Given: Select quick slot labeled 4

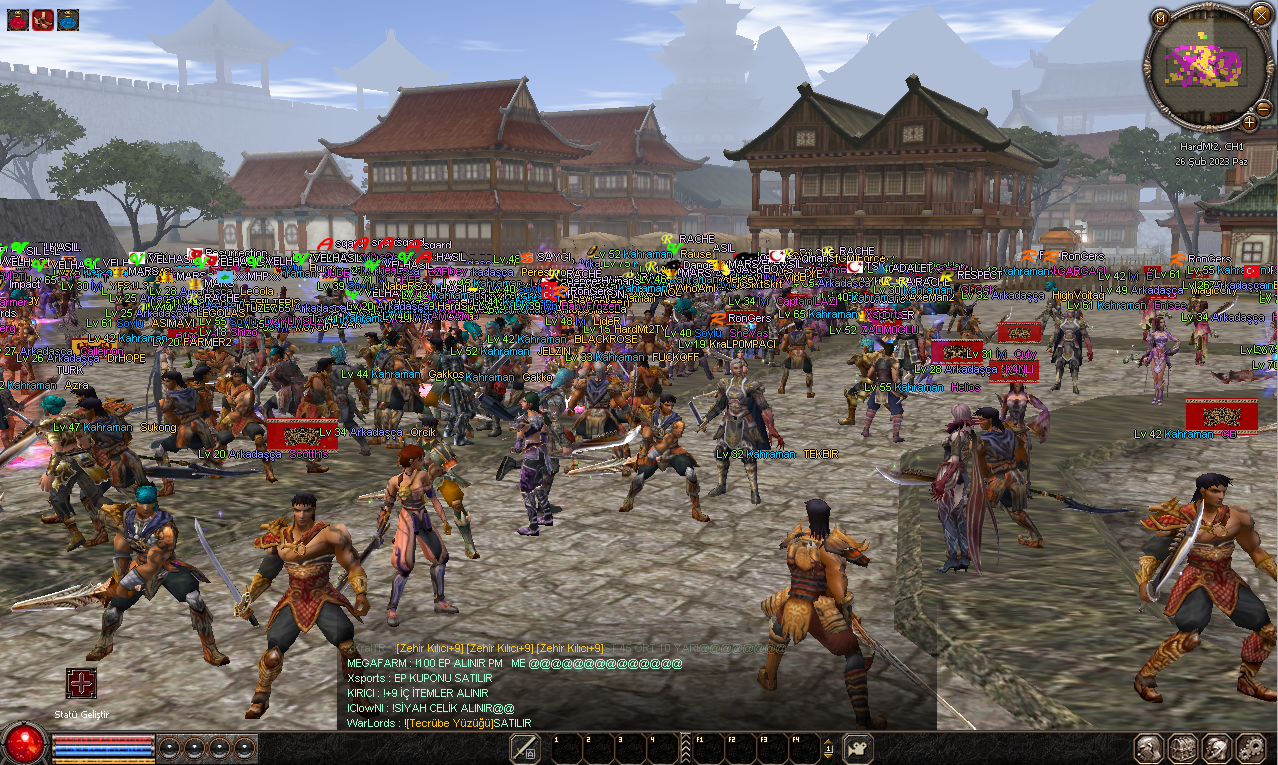Looking at the screenshot, I should pyautogui.click(x=662, y=748).
